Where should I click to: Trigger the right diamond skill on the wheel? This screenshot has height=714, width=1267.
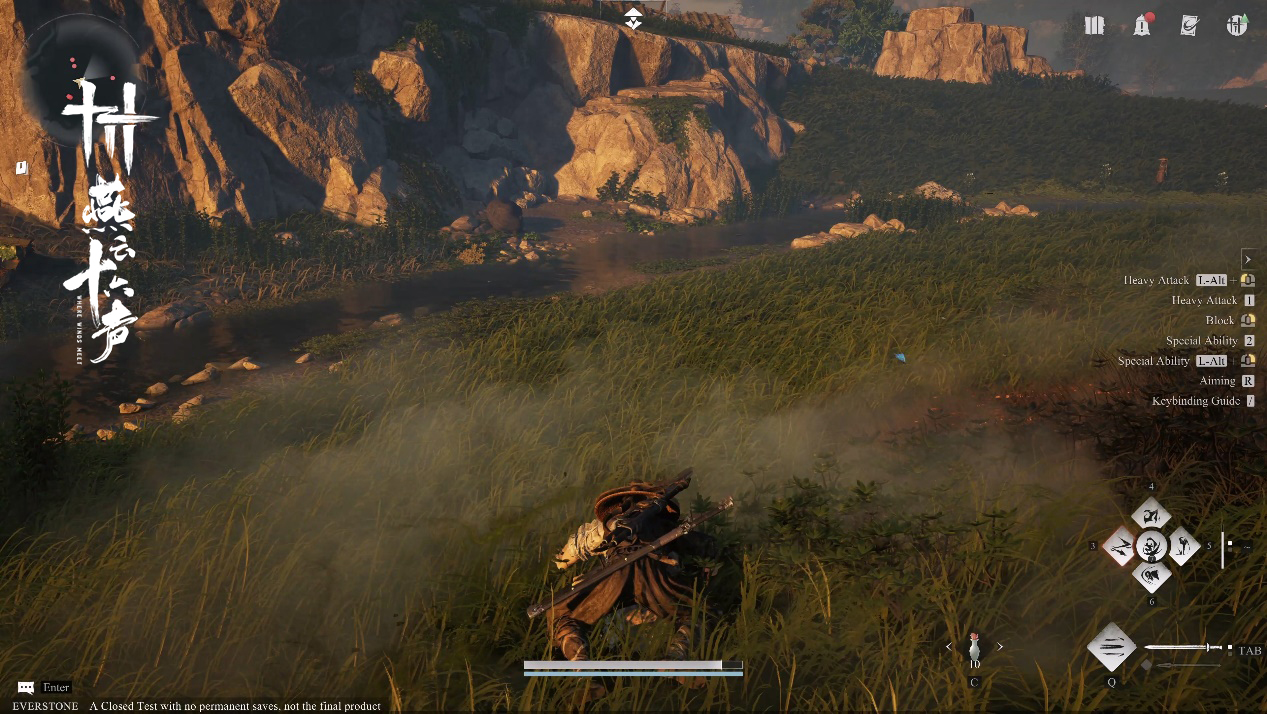point(1183,546)
